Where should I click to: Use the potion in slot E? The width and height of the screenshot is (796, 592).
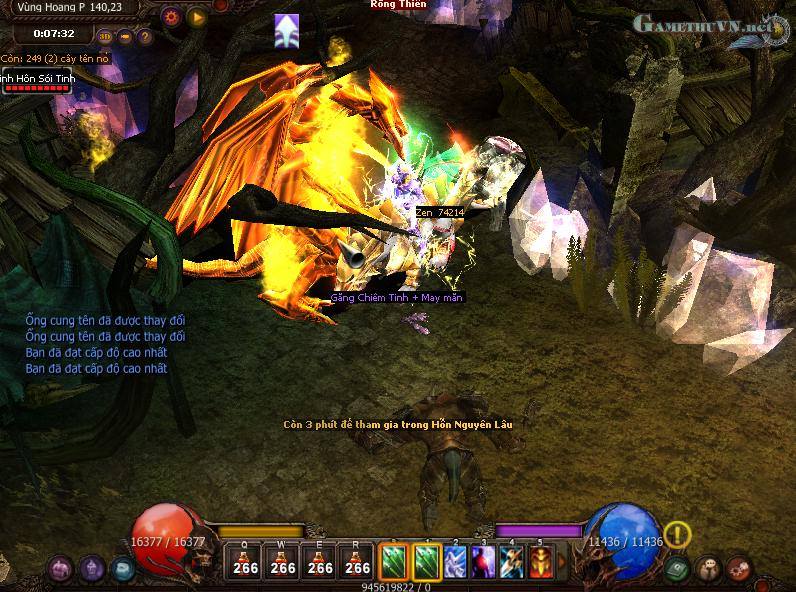click(320, 561)
